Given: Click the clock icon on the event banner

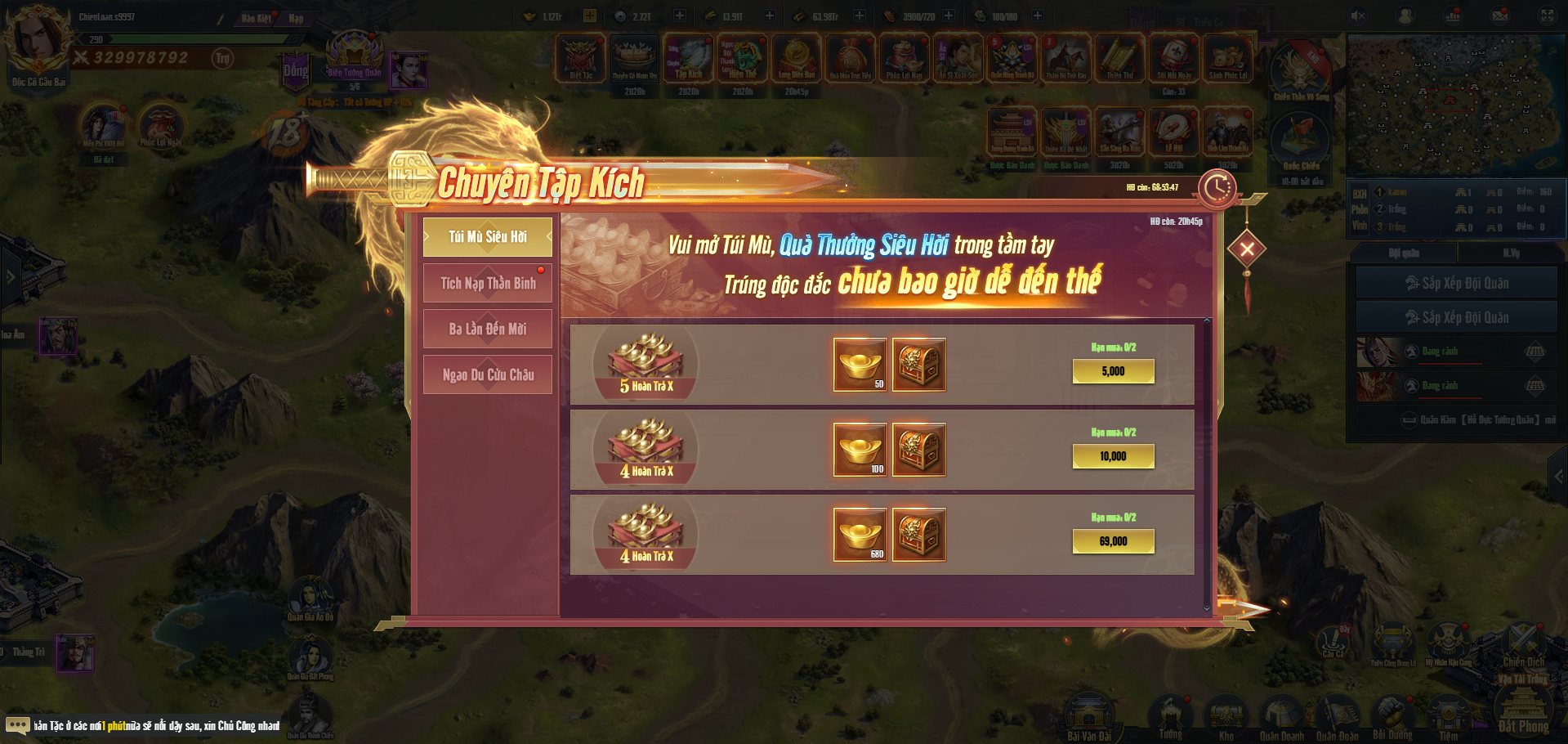Looking at the screenshot, I should pos(1217,188).
